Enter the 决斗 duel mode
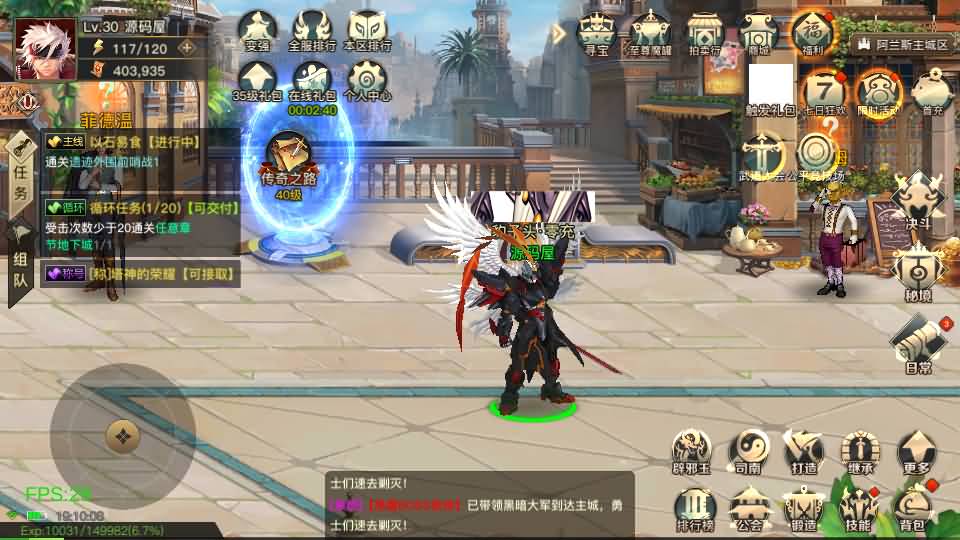Viewport: 960px width, 540px height. click(x=918, y=196)
